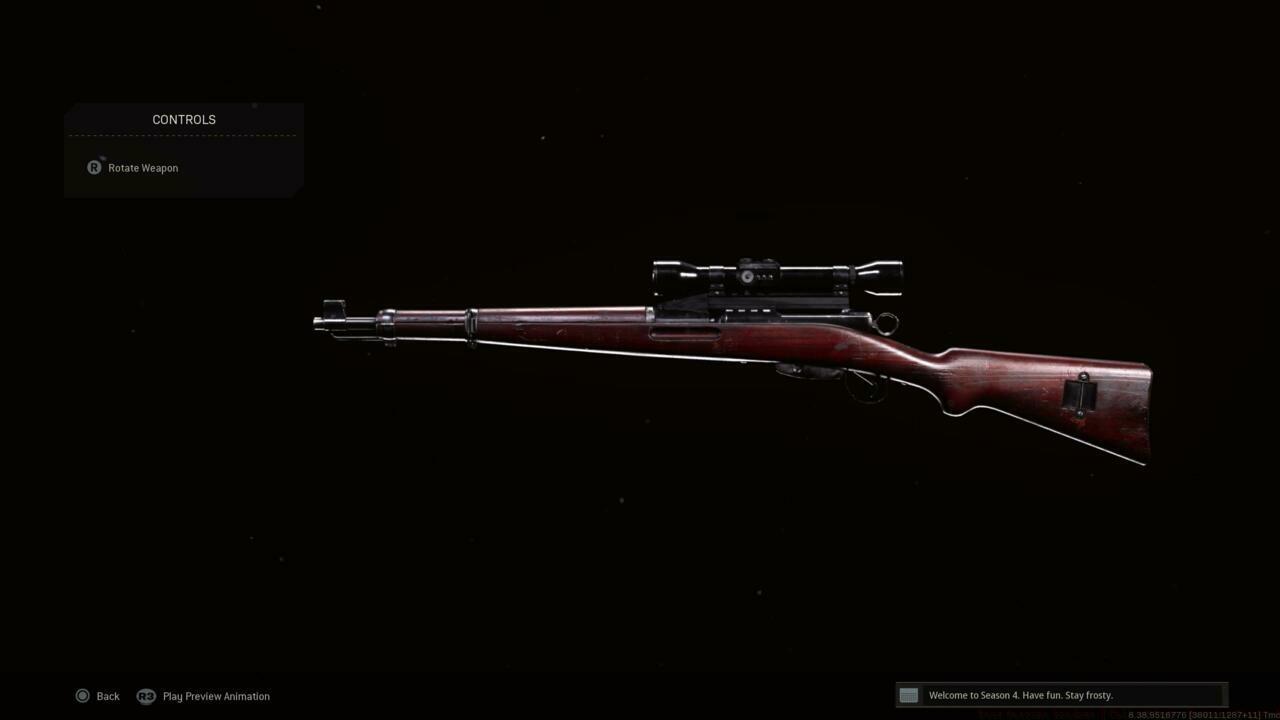
Task: Activate the Back option
Action: (107, 695)
